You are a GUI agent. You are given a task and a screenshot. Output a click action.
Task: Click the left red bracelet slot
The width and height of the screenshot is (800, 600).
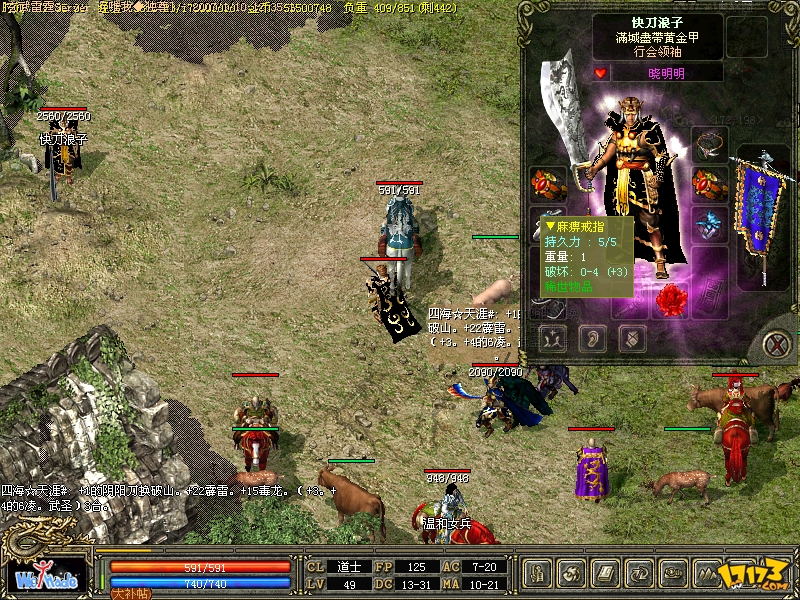click(548, 184)
